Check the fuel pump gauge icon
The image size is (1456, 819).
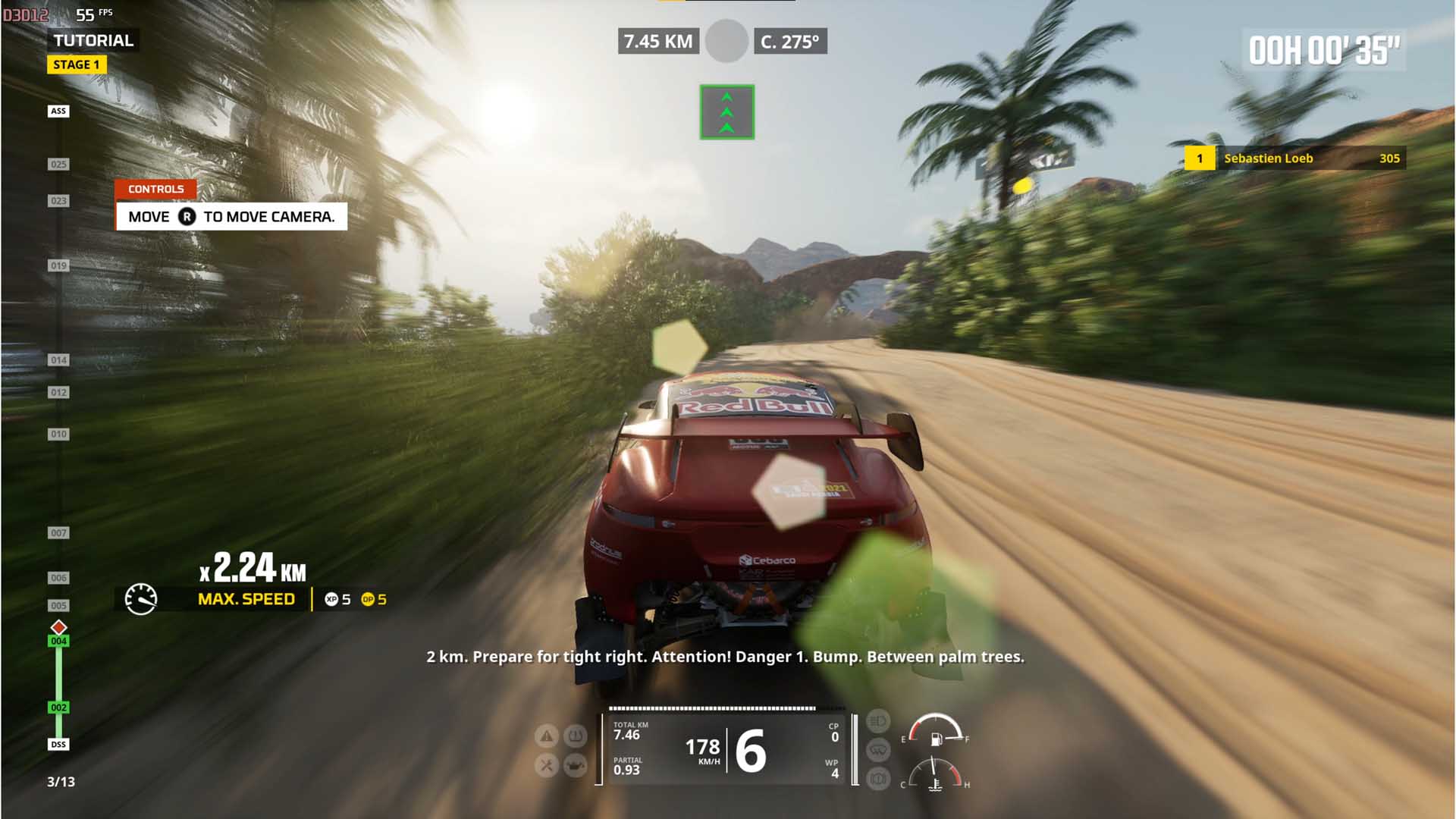click(x=936, y=738)
